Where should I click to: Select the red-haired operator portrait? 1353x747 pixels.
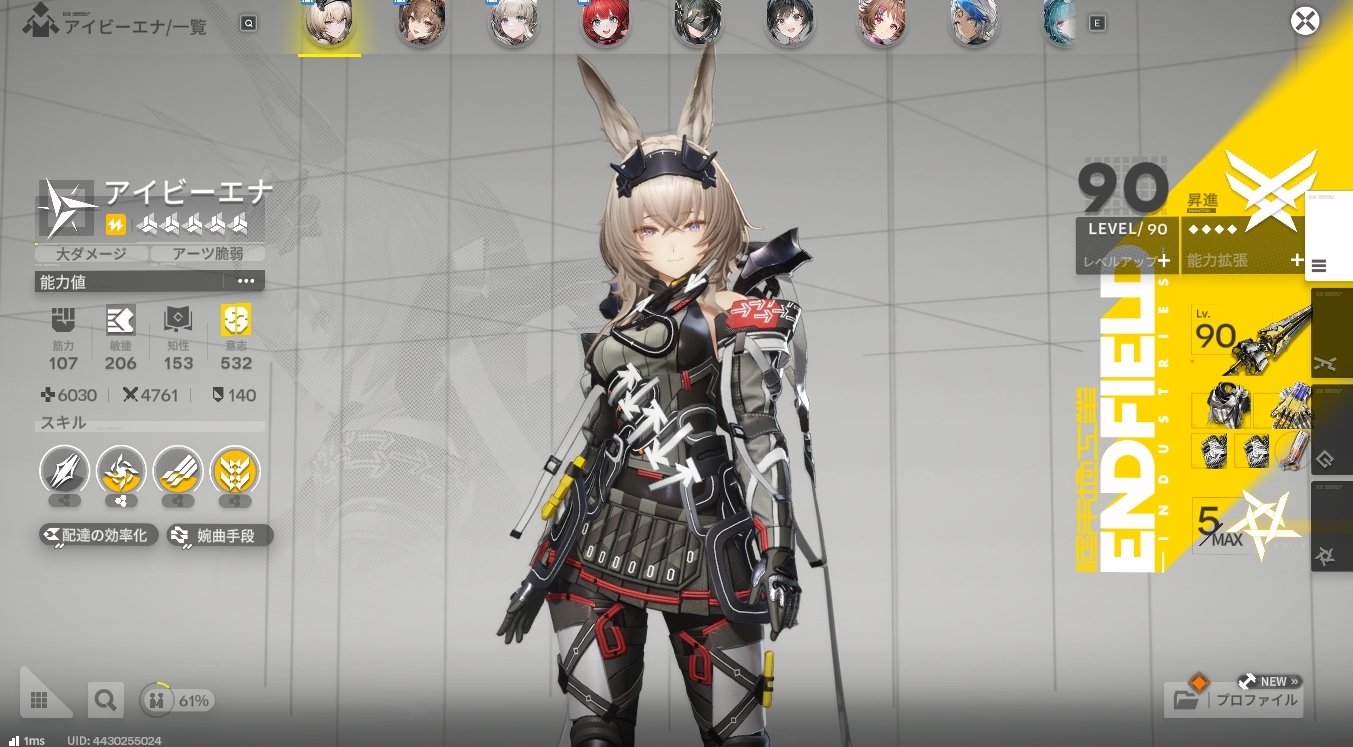coord(605,23)
